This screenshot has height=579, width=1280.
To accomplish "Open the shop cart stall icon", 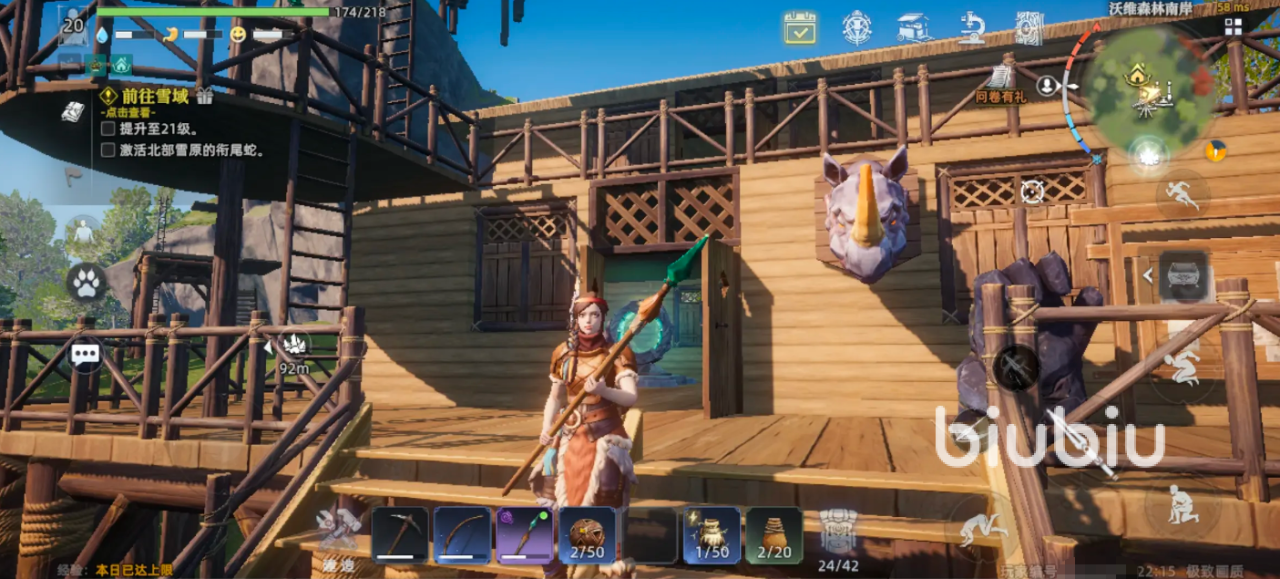I will 914,28.
